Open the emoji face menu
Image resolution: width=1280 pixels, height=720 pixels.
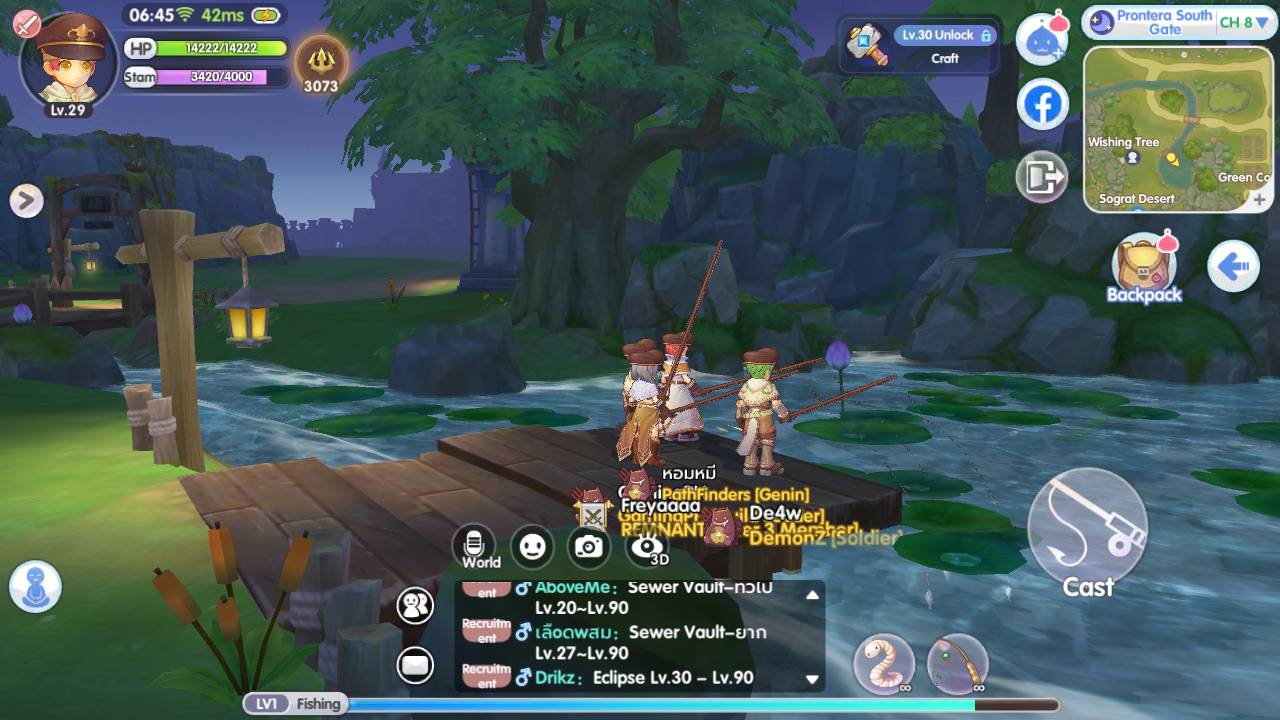coord(532,546)
